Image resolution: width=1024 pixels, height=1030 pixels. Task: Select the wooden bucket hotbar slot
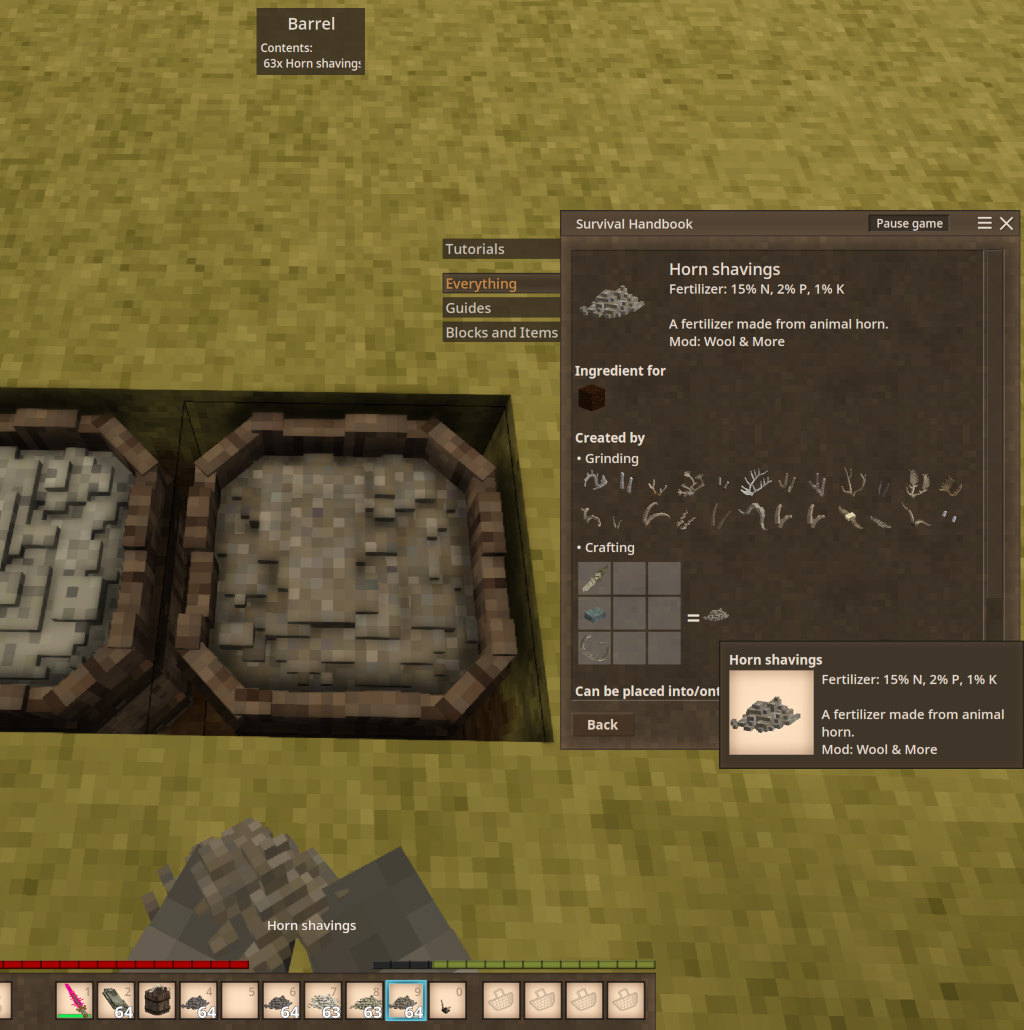(x=157, y=1000)
